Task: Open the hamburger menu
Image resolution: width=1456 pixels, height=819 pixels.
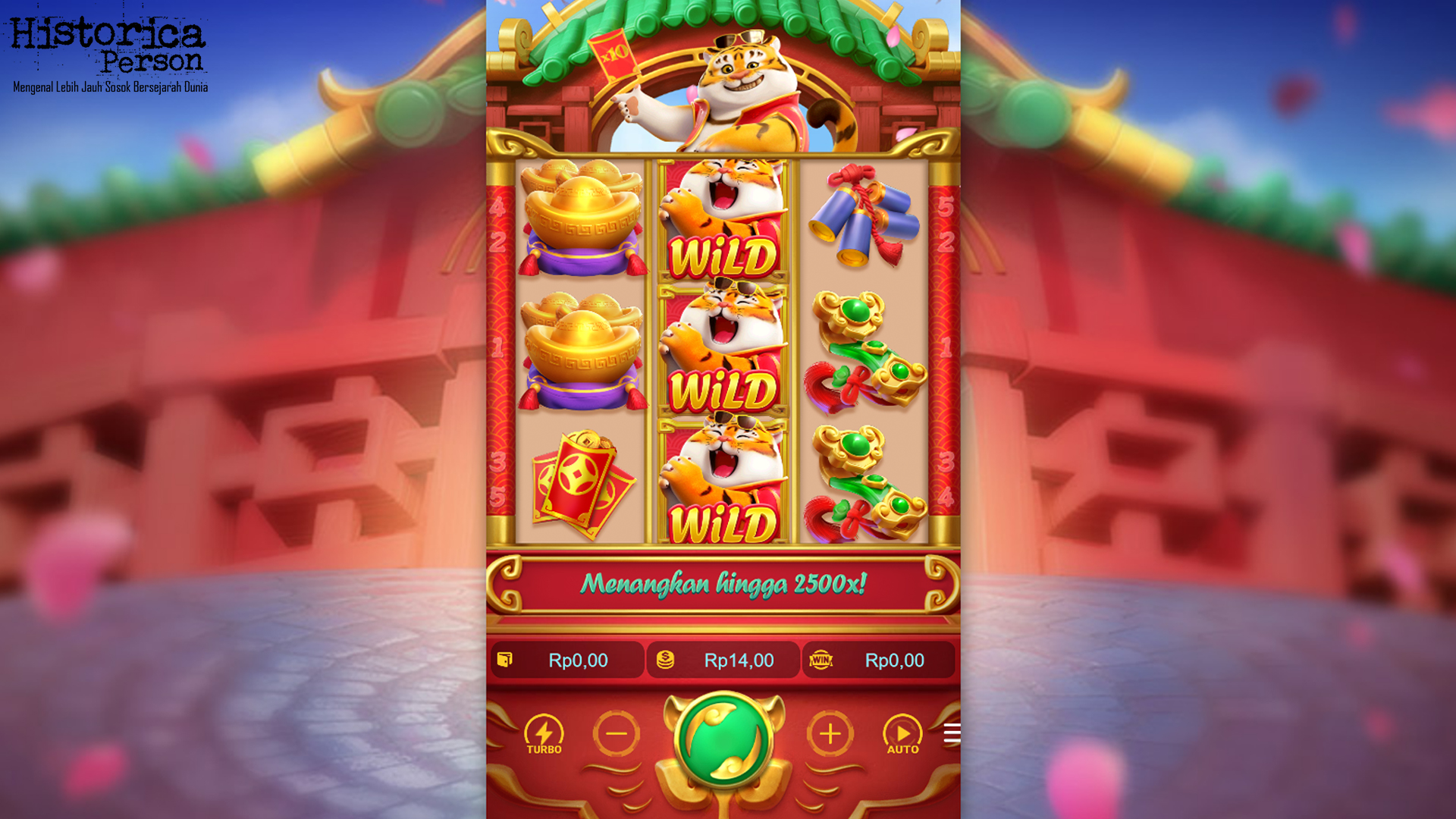Action: point(952,734)
